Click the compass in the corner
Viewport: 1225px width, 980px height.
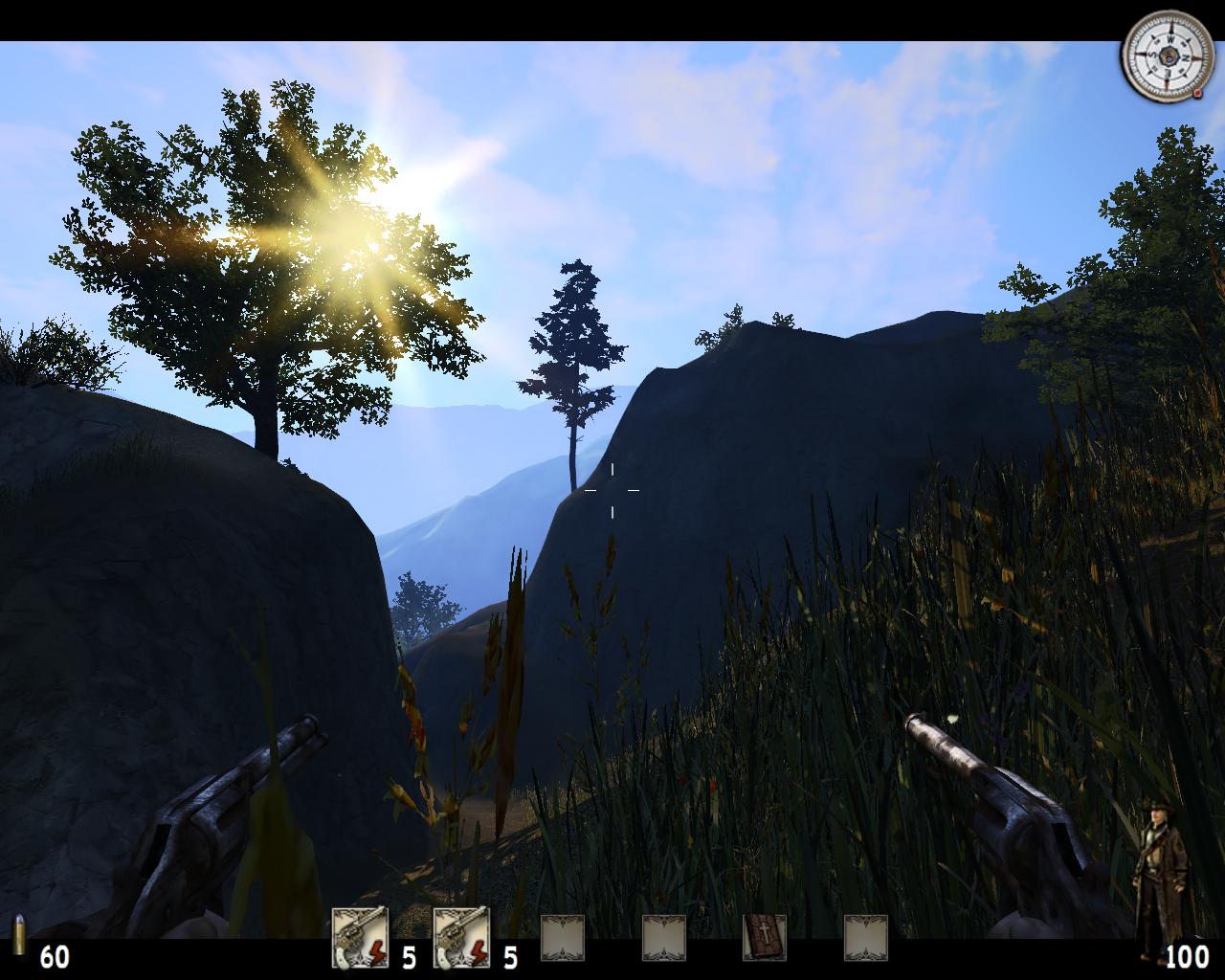(x=1161, y=56)
